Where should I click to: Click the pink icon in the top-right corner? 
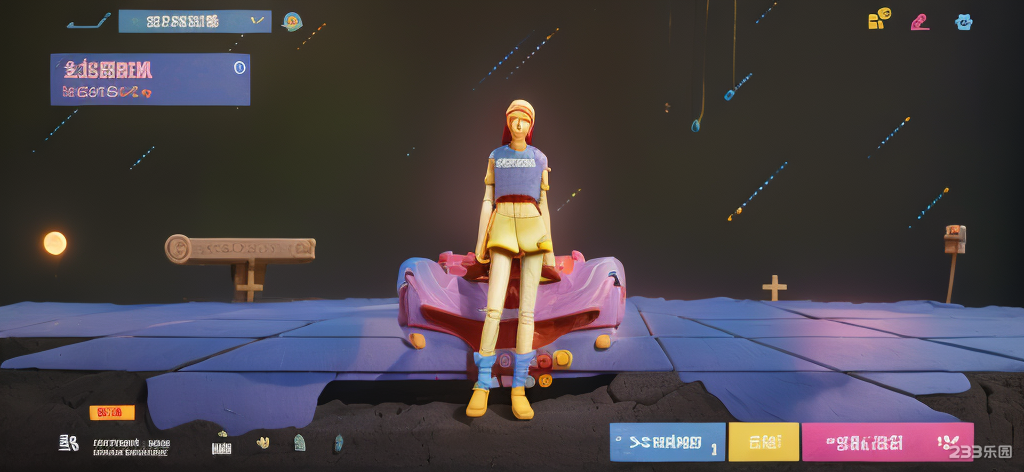tap(920, 21)
